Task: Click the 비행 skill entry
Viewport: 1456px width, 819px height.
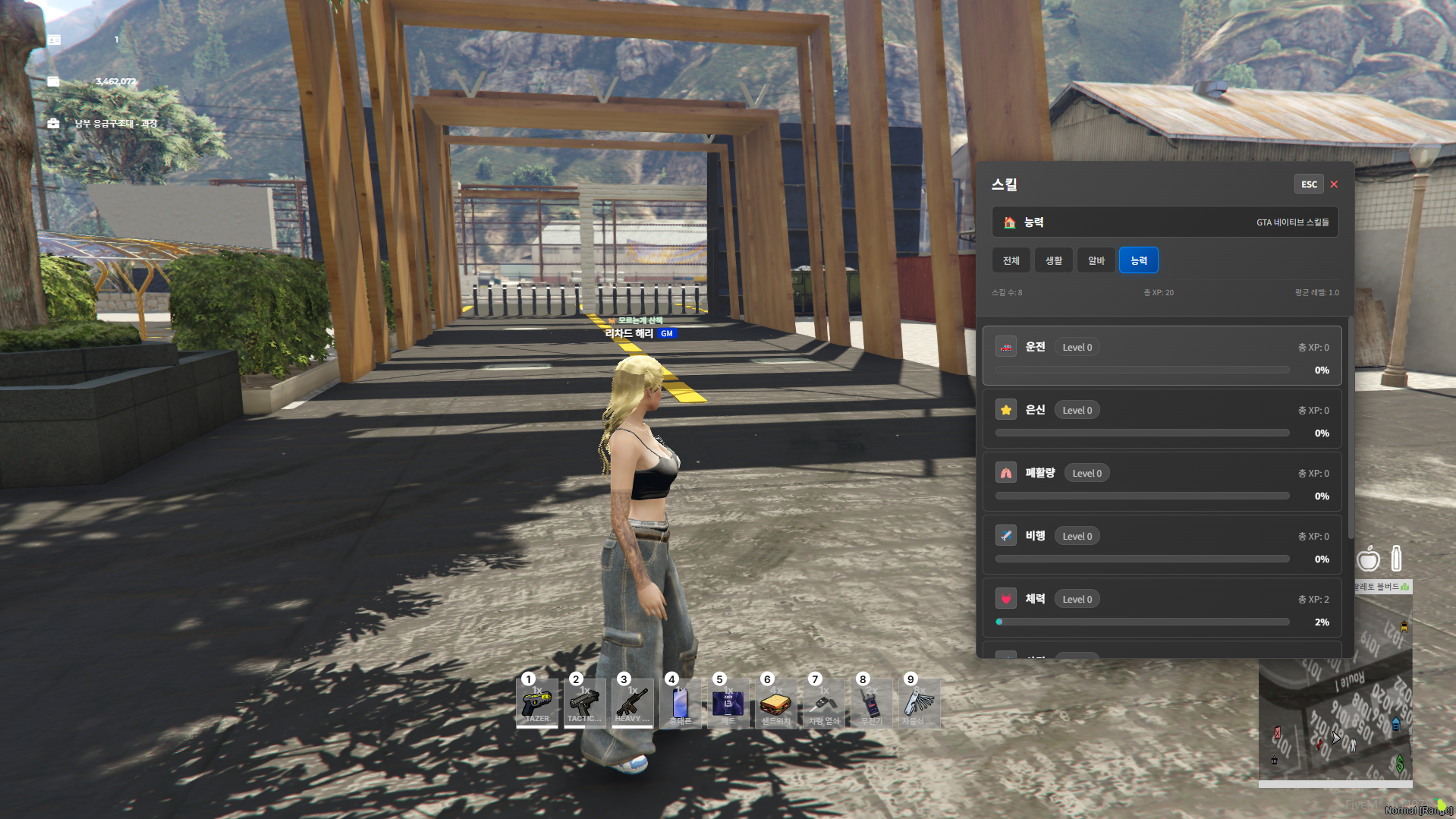Action: pos(1161,546)
